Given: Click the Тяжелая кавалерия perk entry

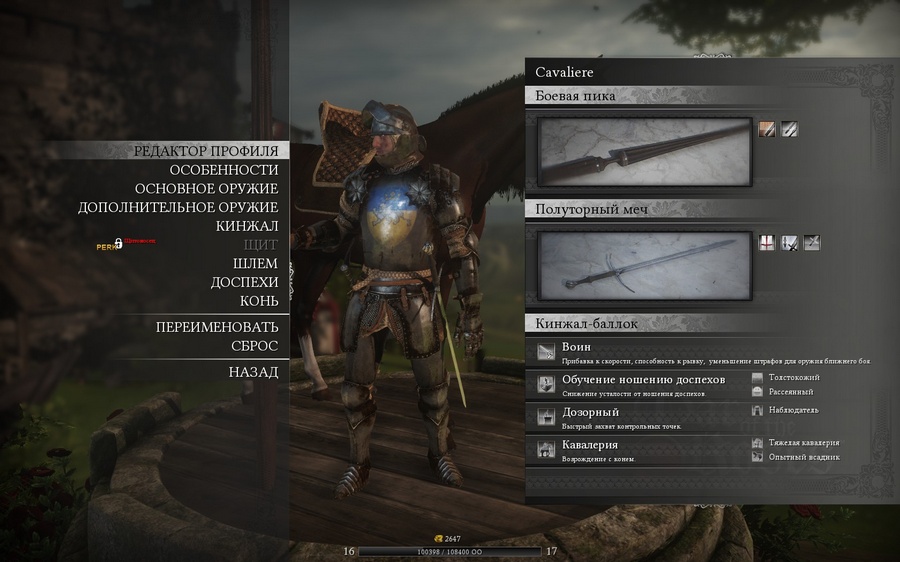Looking at the screenshot, I should coord(802,442).
